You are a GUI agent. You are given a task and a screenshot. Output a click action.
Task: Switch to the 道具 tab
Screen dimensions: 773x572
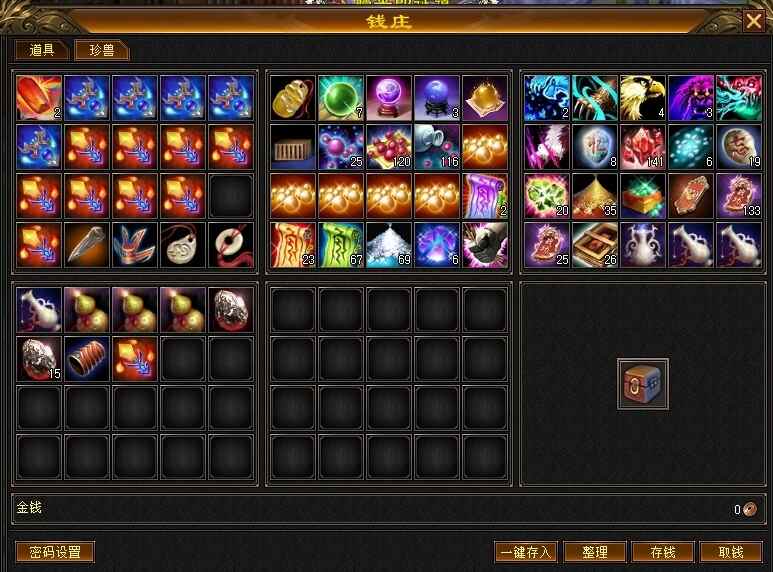pyautogui.click(x=41, y=50)
